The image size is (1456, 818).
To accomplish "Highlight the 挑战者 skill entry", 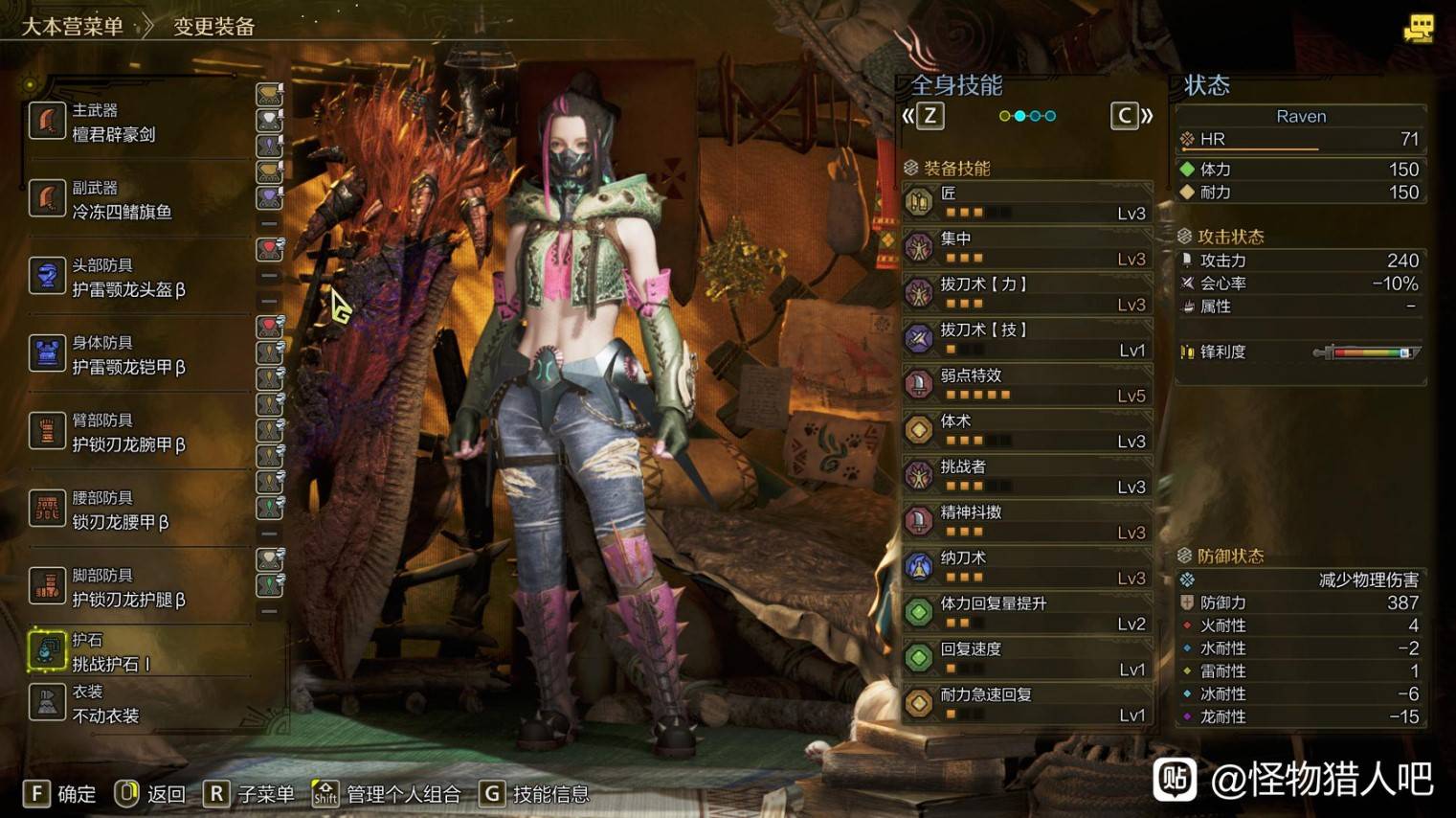I will point(1026,476).
